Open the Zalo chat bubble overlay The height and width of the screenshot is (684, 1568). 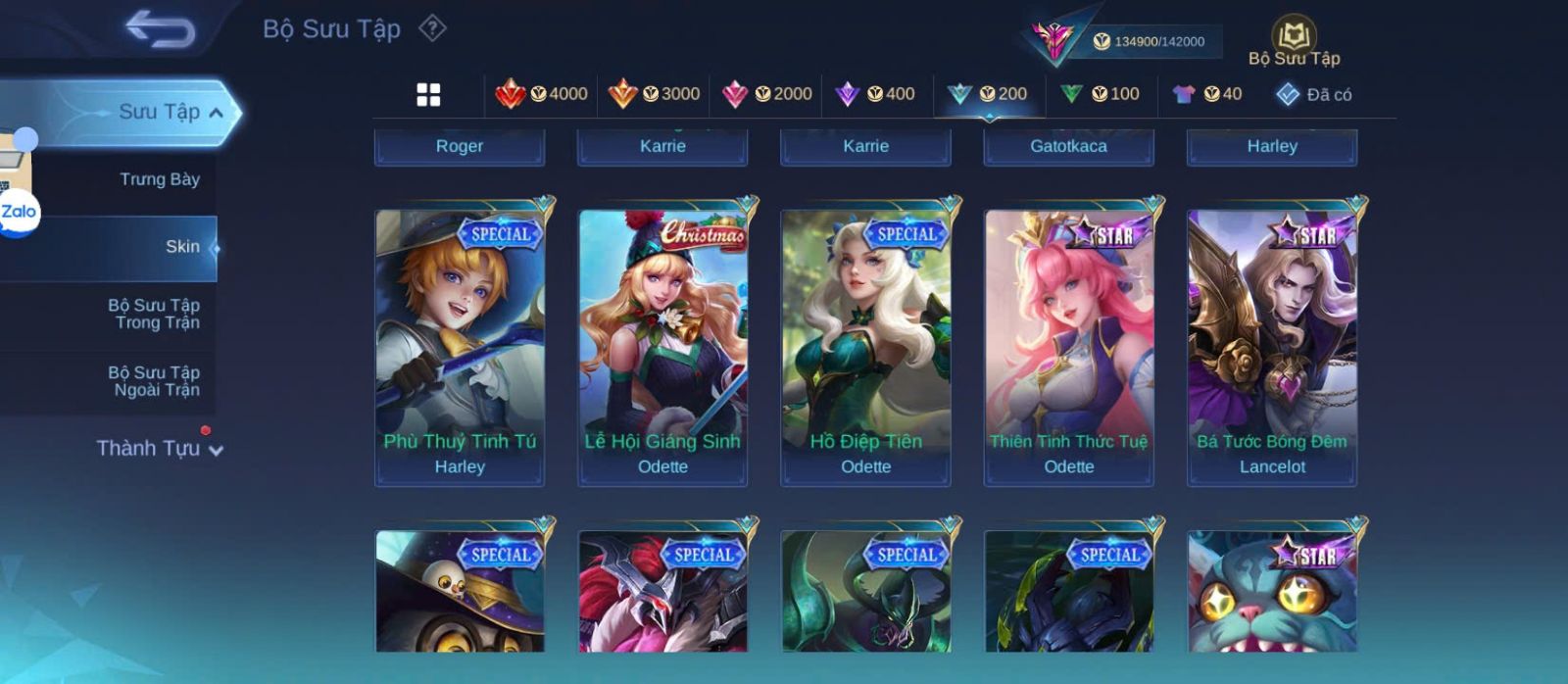[19, 212]
